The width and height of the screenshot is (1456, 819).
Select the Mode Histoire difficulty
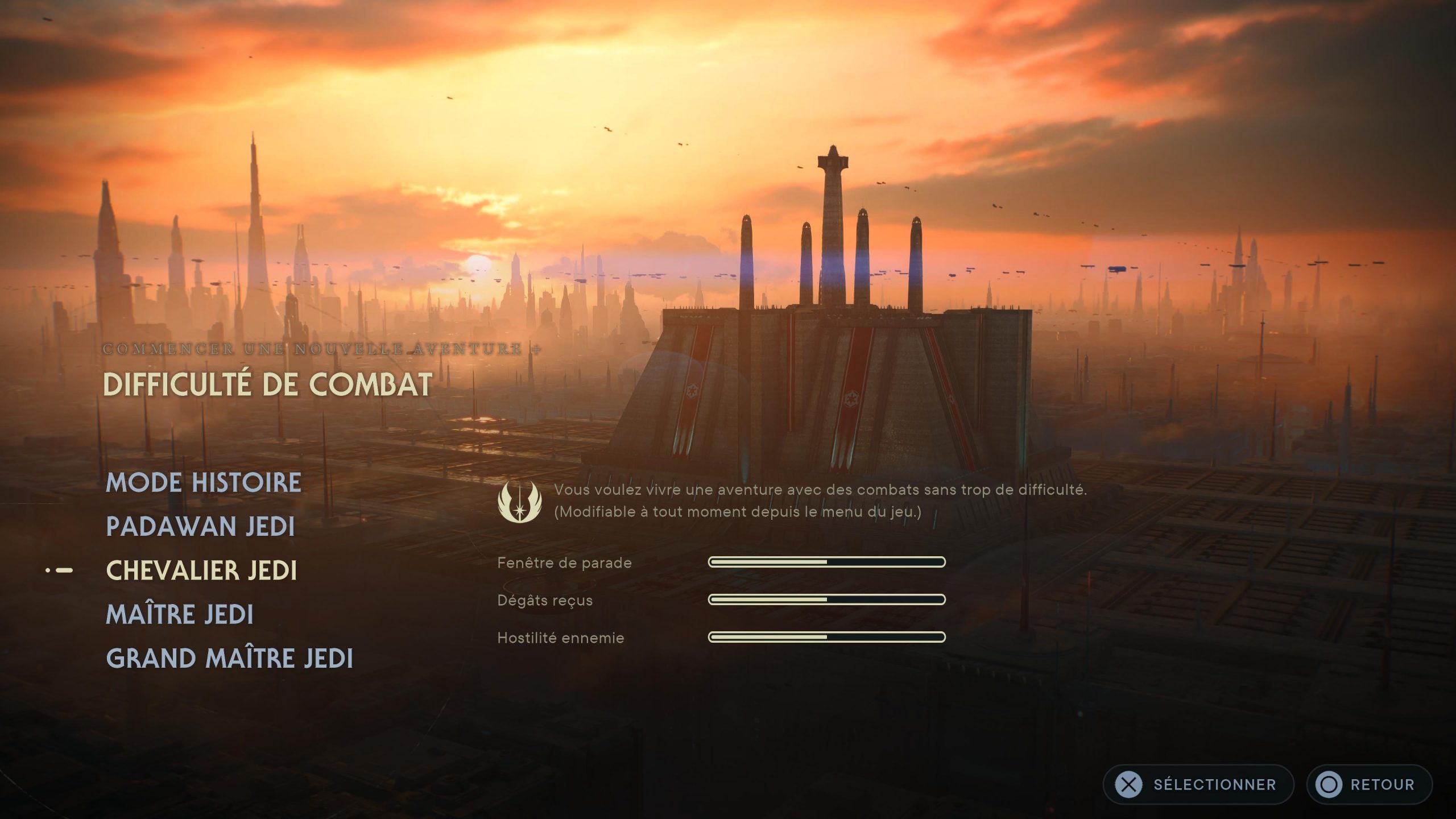pyautogui.click(x=204, y=482)
